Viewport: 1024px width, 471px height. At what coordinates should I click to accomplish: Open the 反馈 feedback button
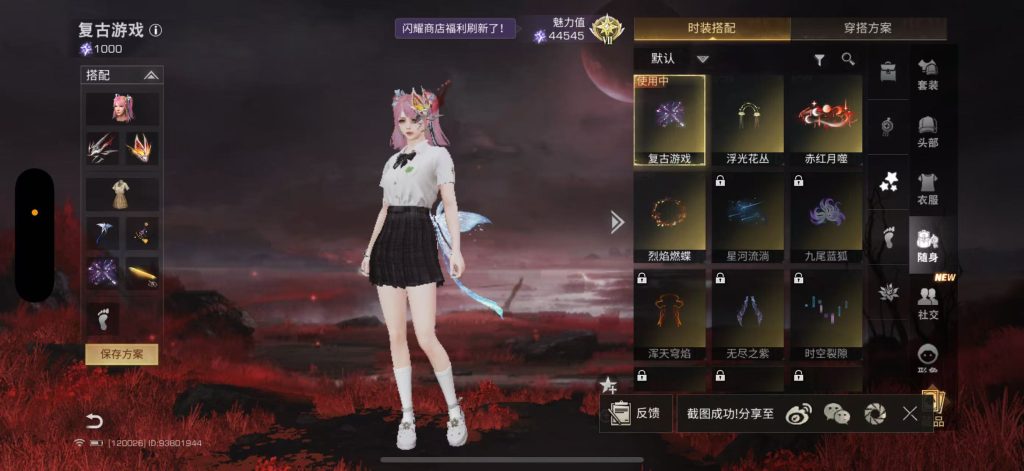point(635,413)
